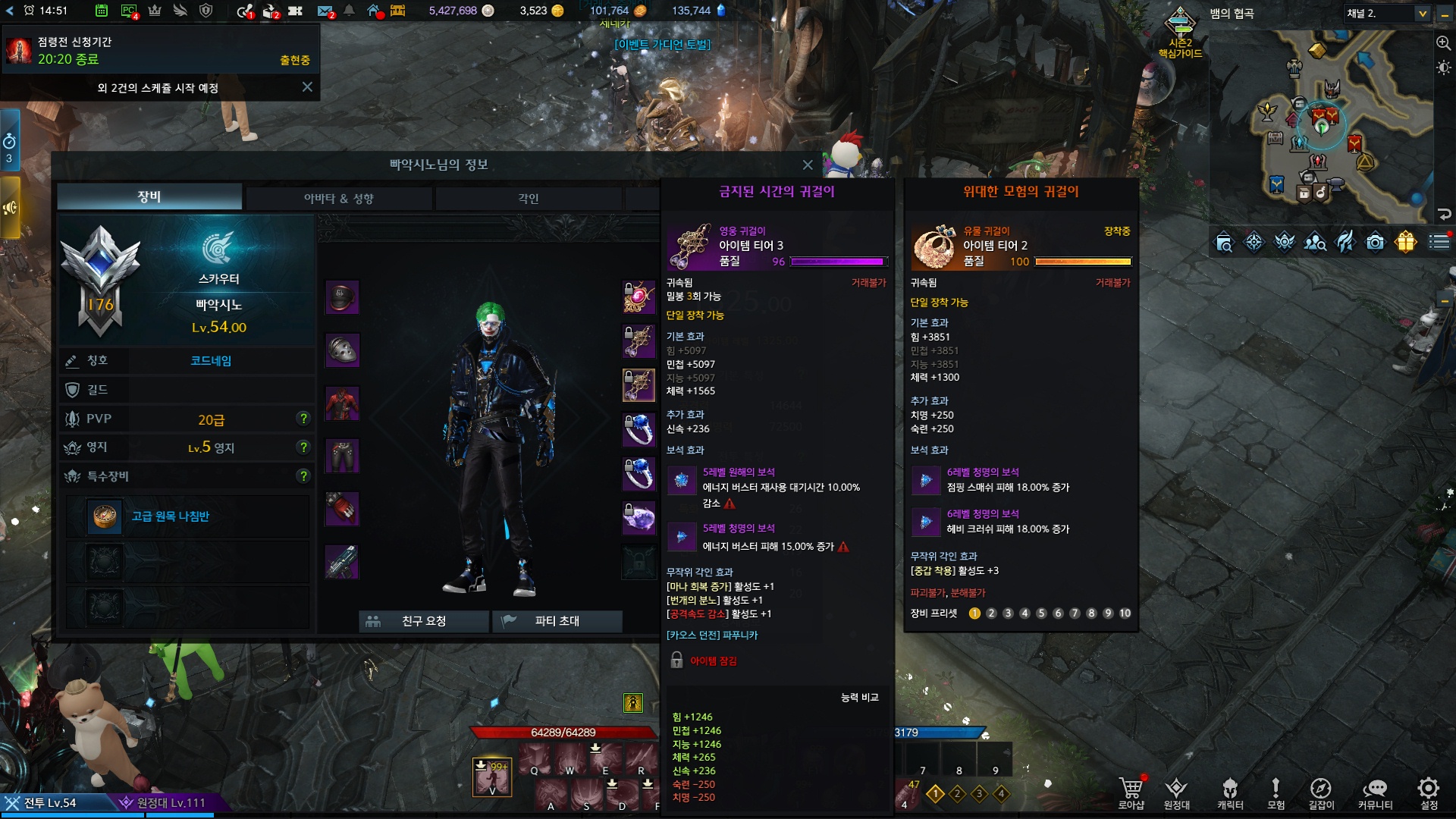Open the camera screenshot tool icon
Image resolution: width=1456 pixels, height=819 pixels.
click(x=1375, y=242)
